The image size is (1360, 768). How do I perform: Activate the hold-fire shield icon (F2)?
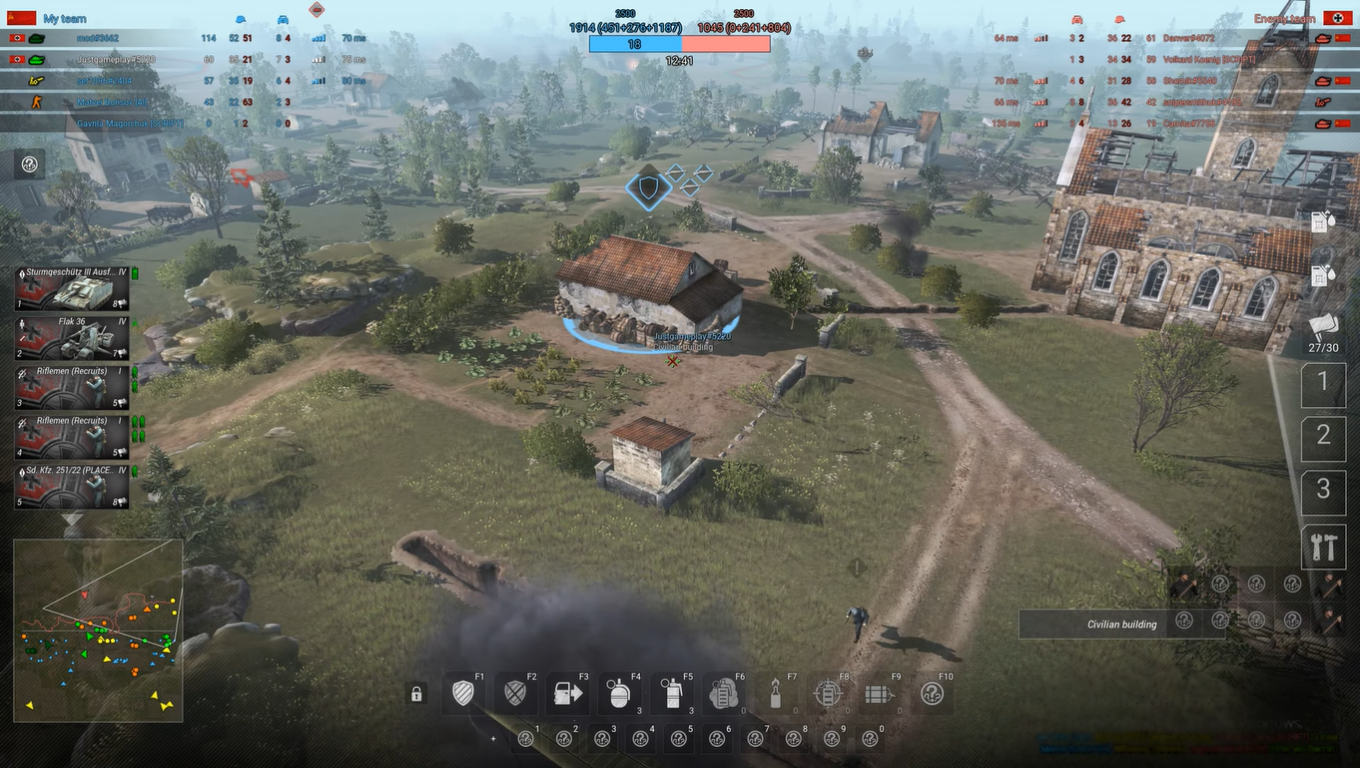[515, 692]
